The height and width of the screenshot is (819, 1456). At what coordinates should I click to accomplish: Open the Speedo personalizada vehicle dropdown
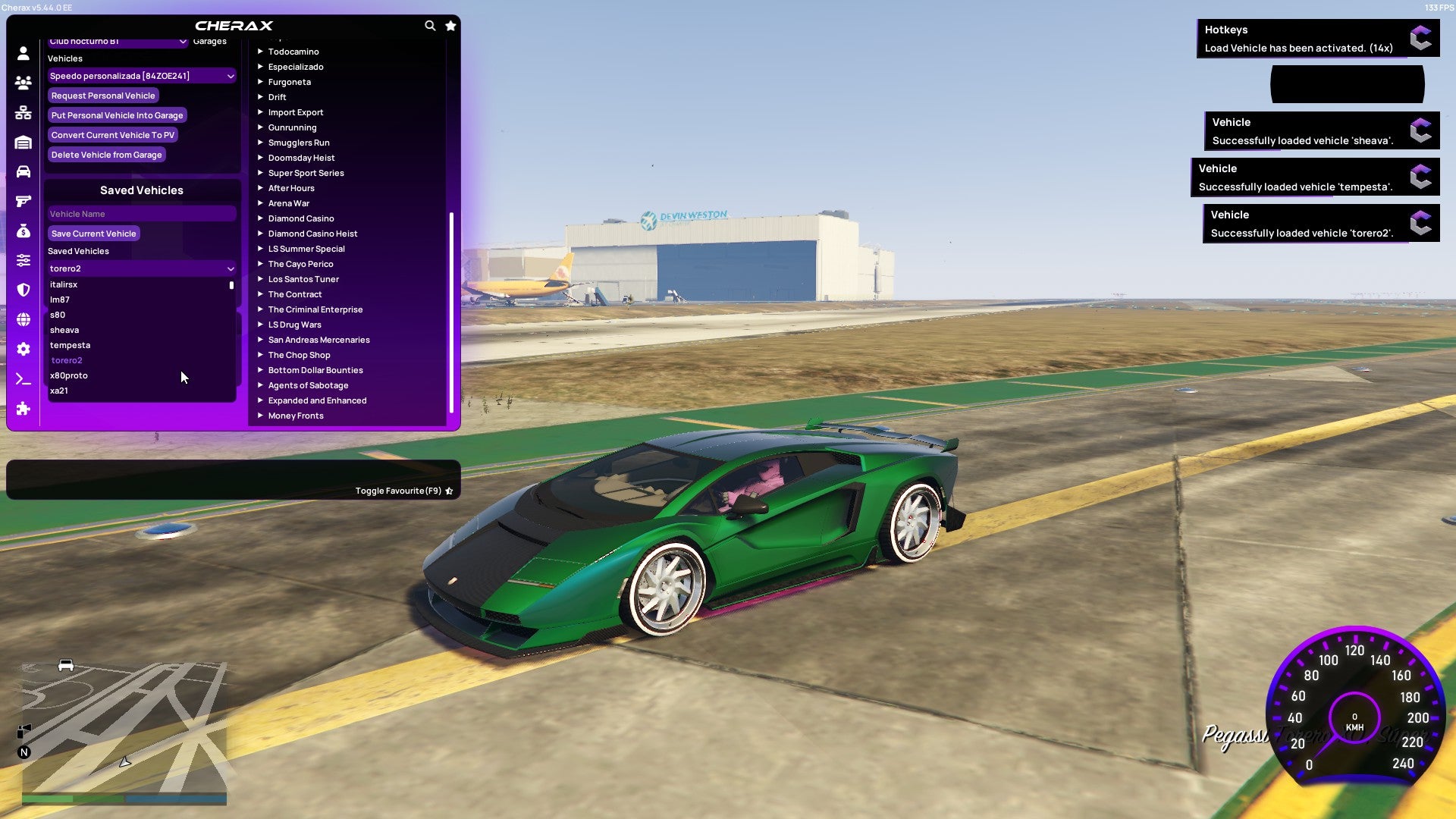pos(141,76)
